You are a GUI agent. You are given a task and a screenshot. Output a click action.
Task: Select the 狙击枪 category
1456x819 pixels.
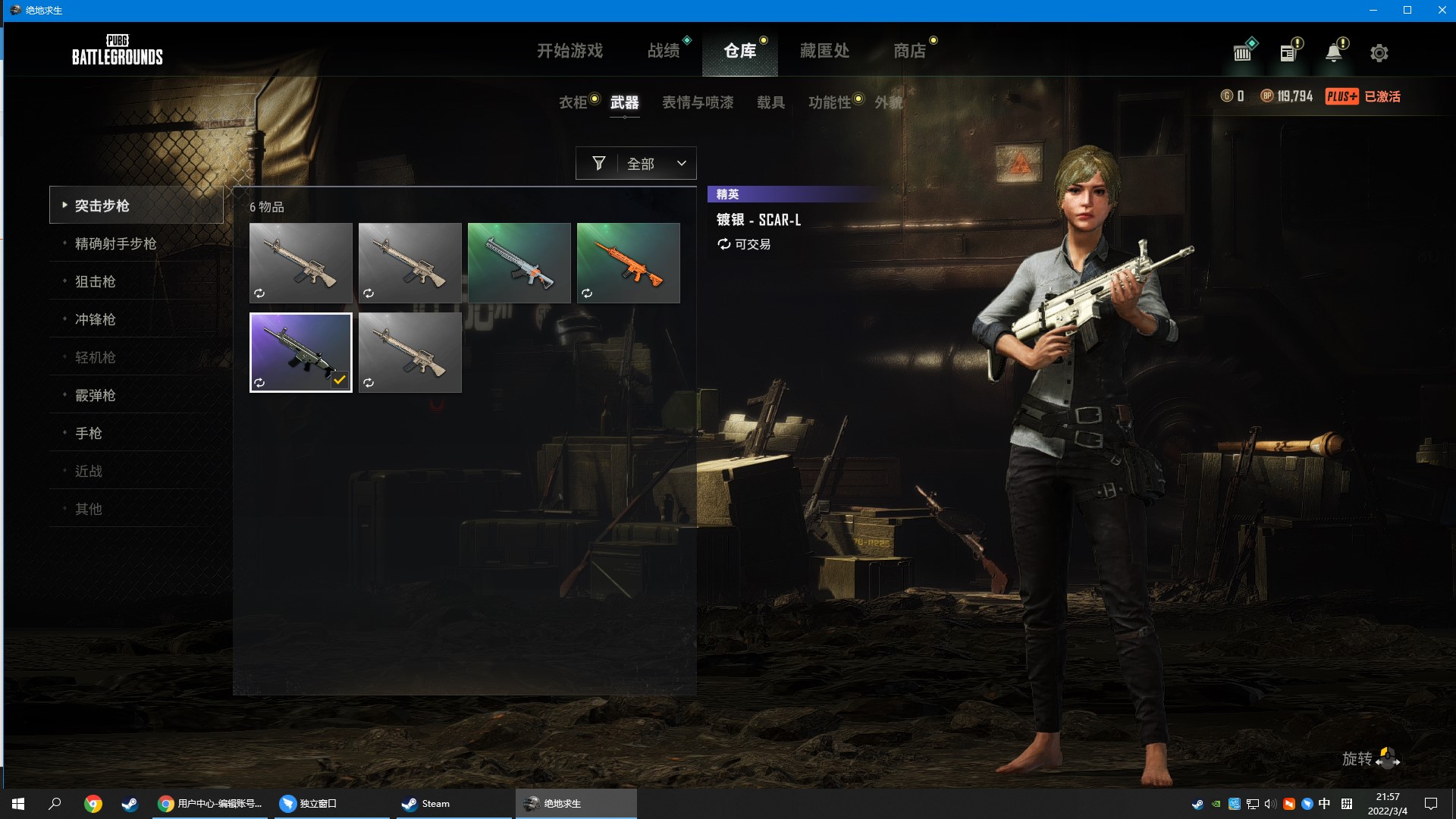[x=96, y=281]
